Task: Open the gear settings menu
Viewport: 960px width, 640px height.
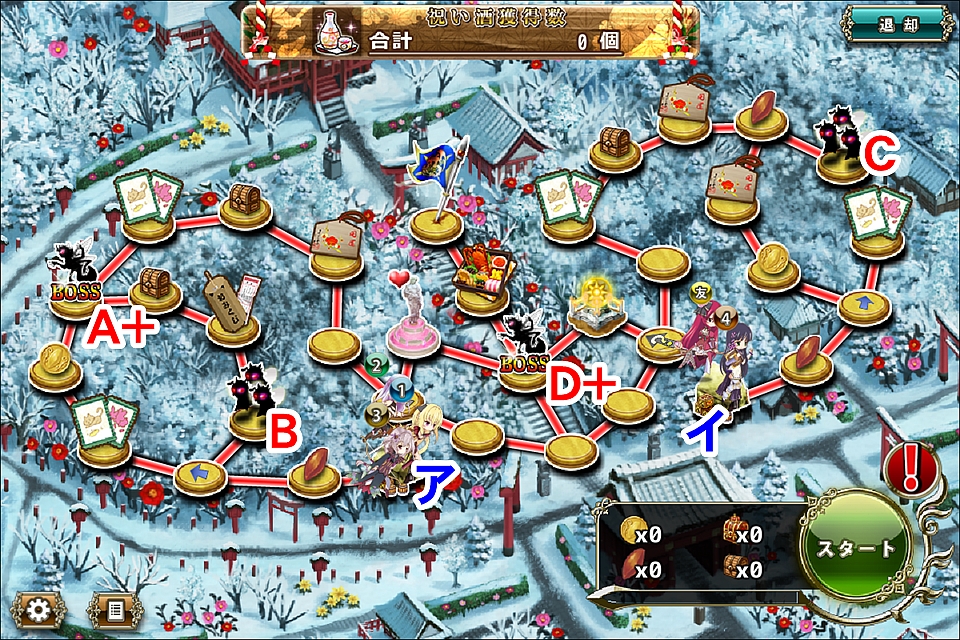Action: pos(40,609)
